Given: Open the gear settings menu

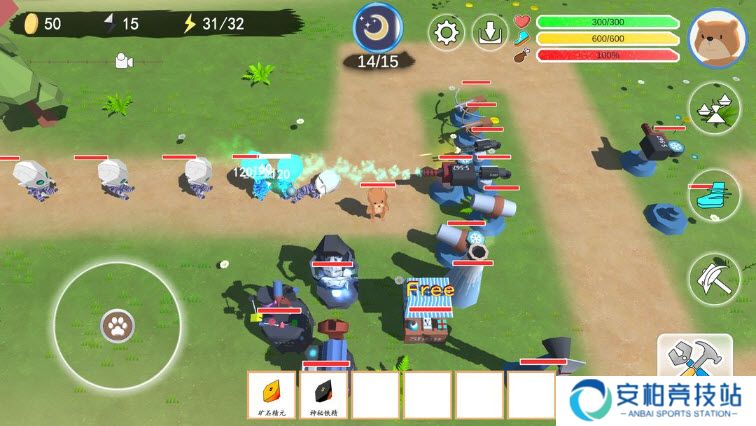Looking at the screenshot, I should [447, 32].
